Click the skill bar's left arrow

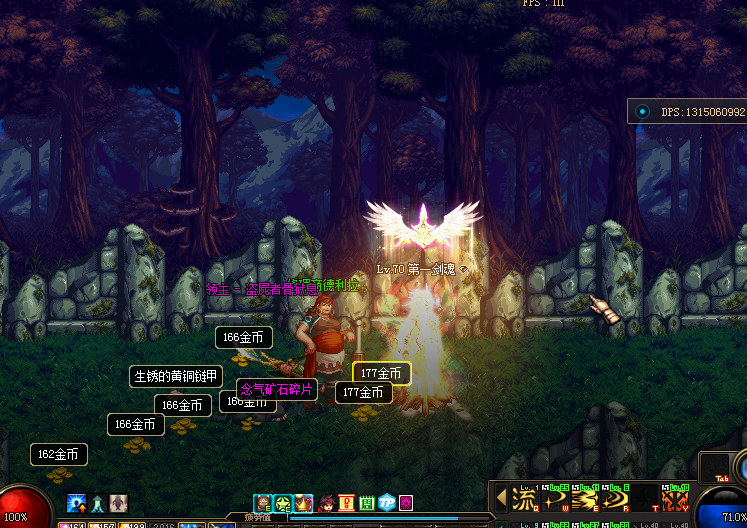click(501, 498)
